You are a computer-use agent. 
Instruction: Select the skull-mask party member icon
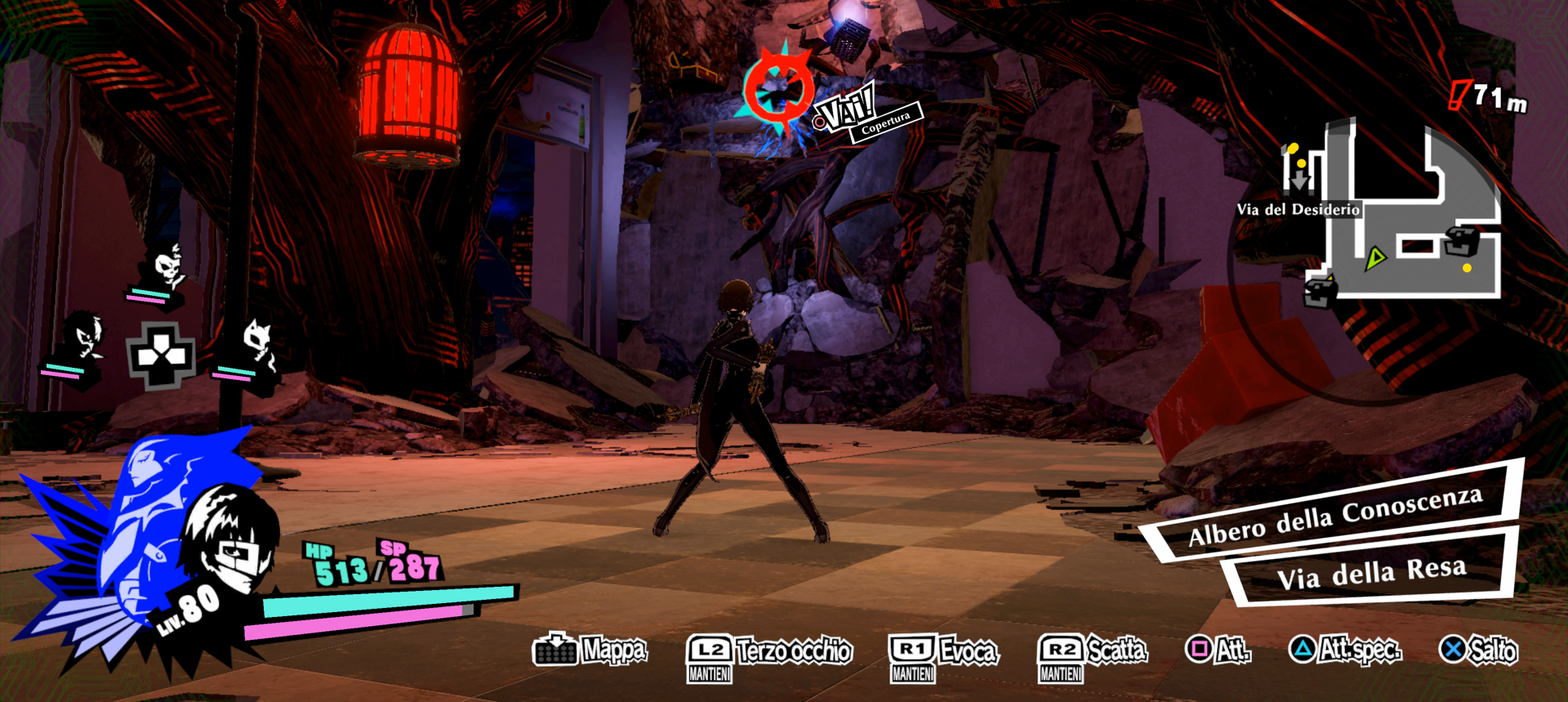coord(167,269)
